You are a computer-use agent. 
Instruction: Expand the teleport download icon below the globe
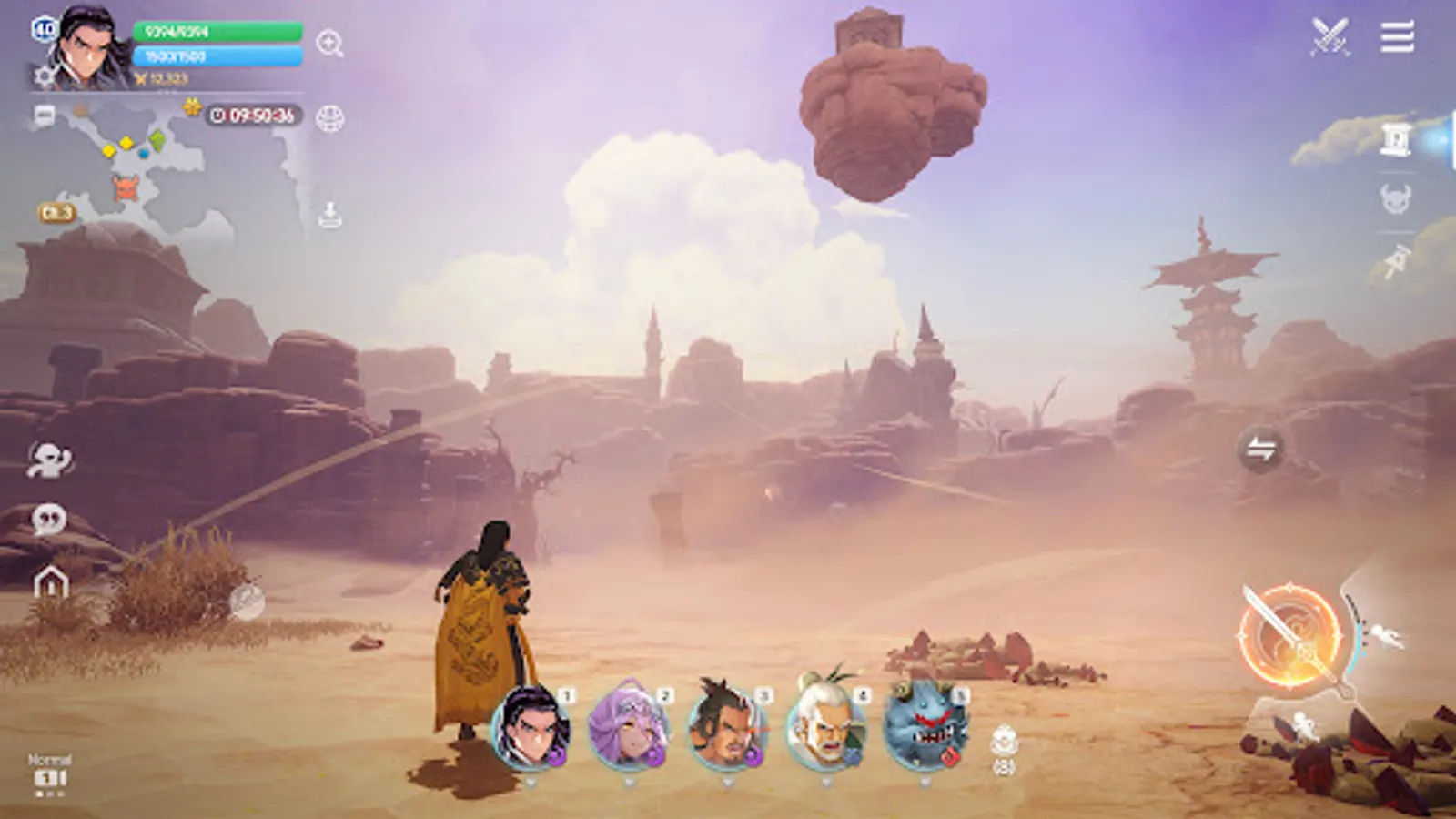329,212
